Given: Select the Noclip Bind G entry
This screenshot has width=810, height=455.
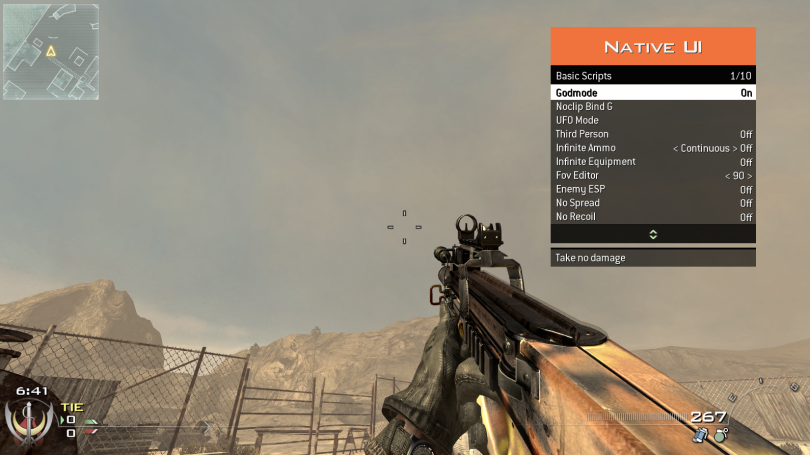Looking at the screenshot, I should [x=653, y=106].
